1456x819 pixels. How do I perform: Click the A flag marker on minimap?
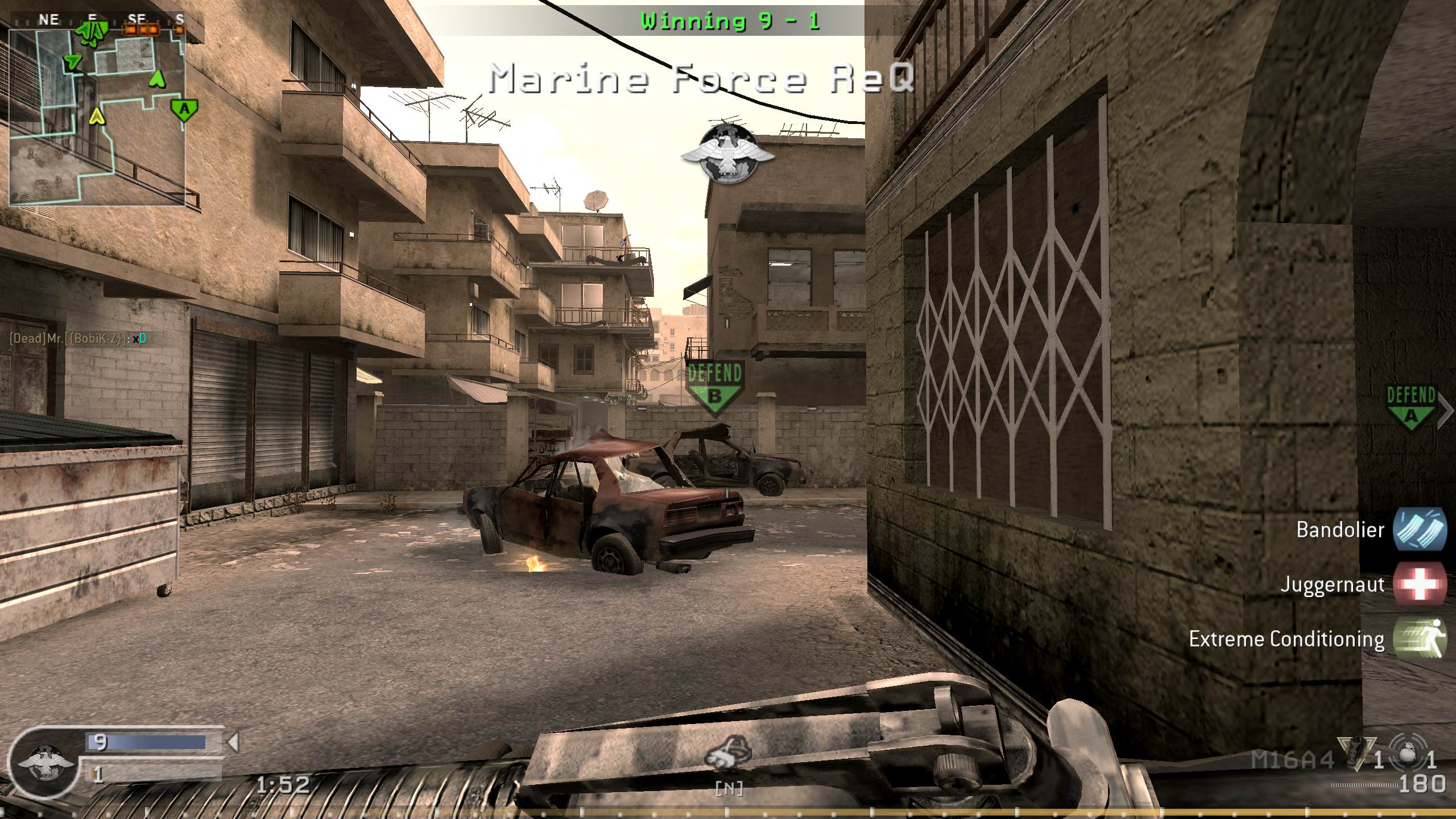(x=184, y=109)
